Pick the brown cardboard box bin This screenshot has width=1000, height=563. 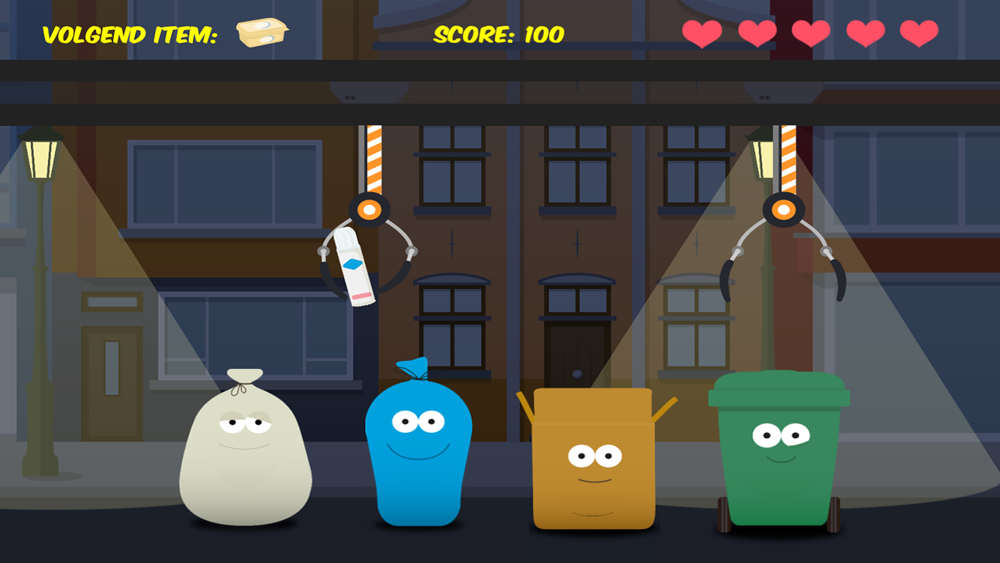tap(593, 460)
